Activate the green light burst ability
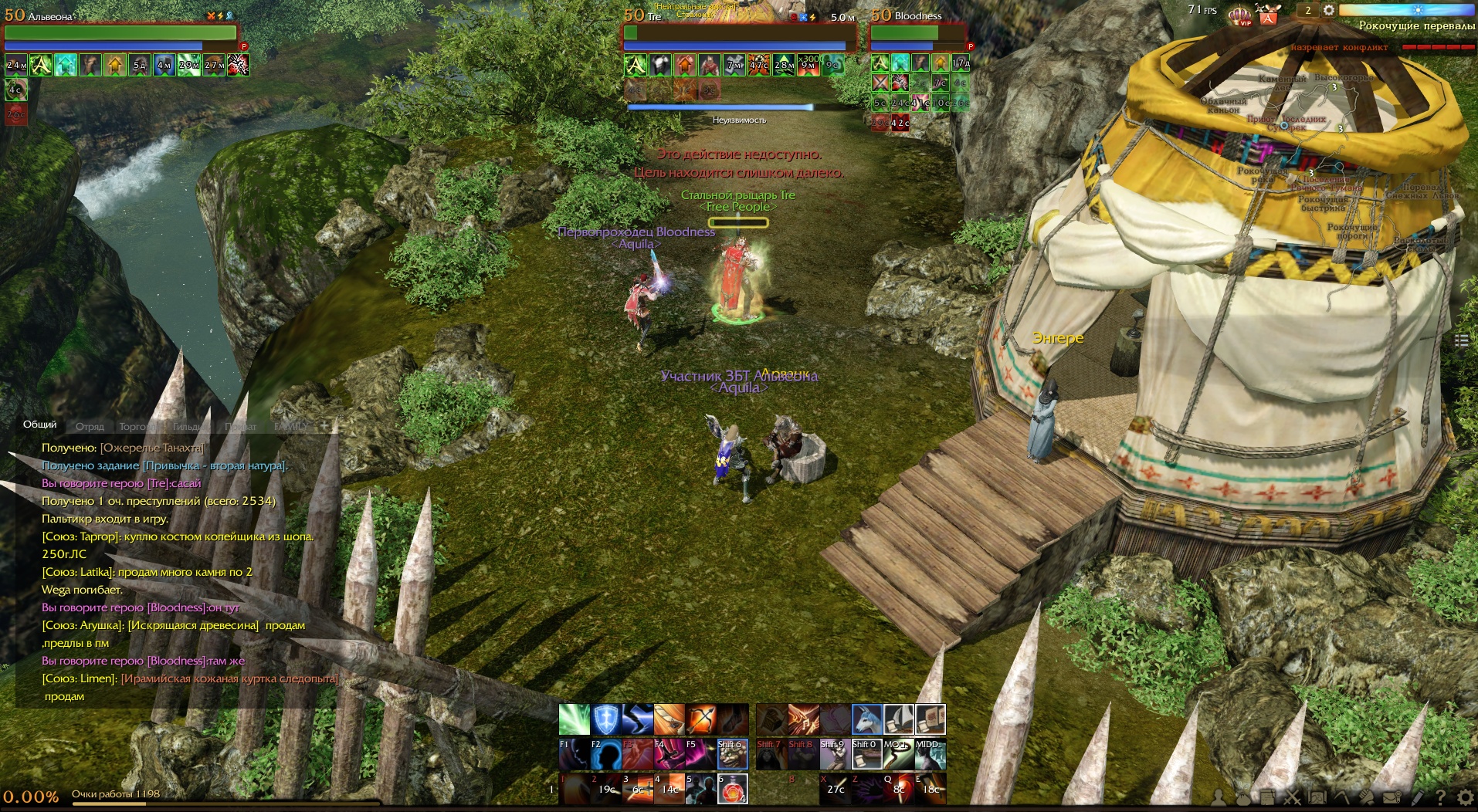Screen dimensions: 1478x812 (x=574, y=719)
